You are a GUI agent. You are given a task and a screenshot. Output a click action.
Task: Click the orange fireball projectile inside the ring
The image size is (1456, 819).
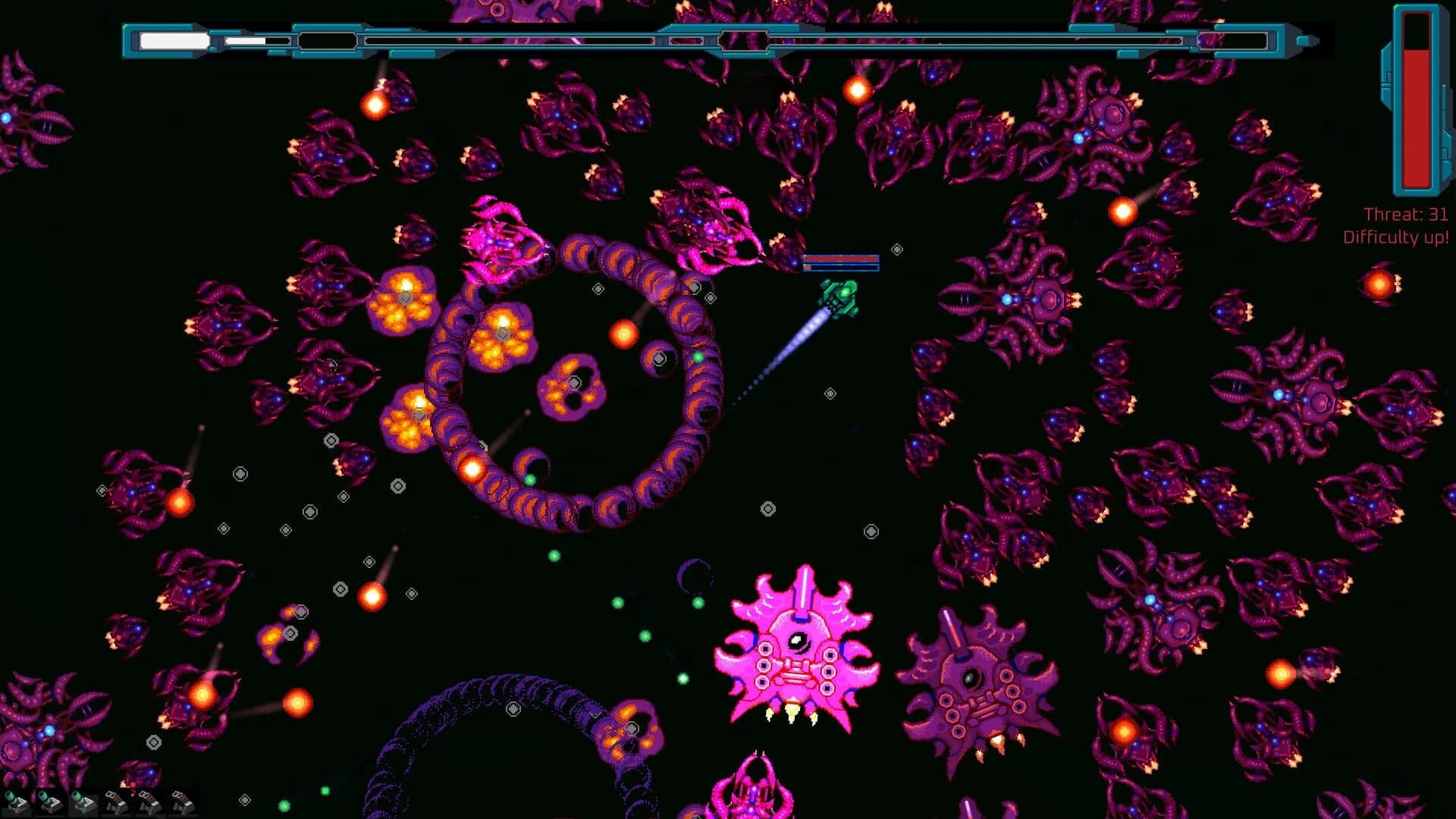pyautogui.click(x=622, y=334)
